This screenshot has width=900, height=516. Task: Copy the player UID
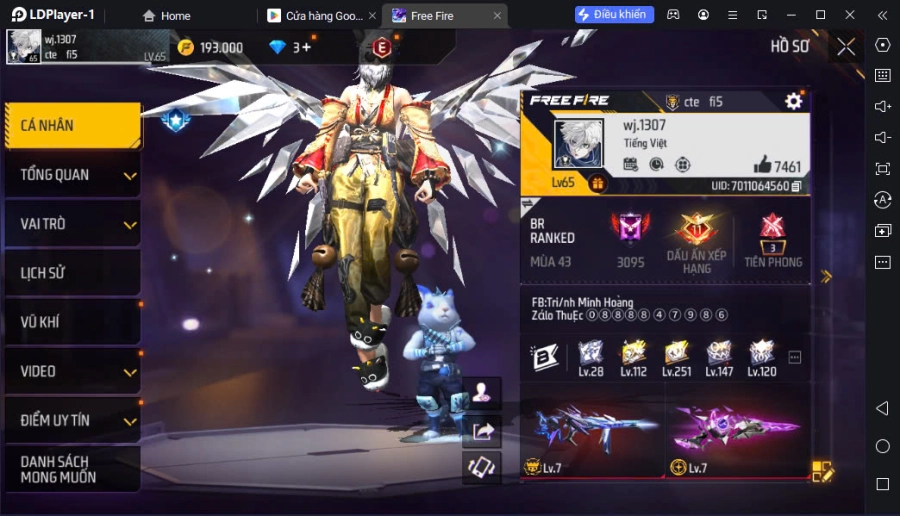pyautogui.click(x=796, y=186)
